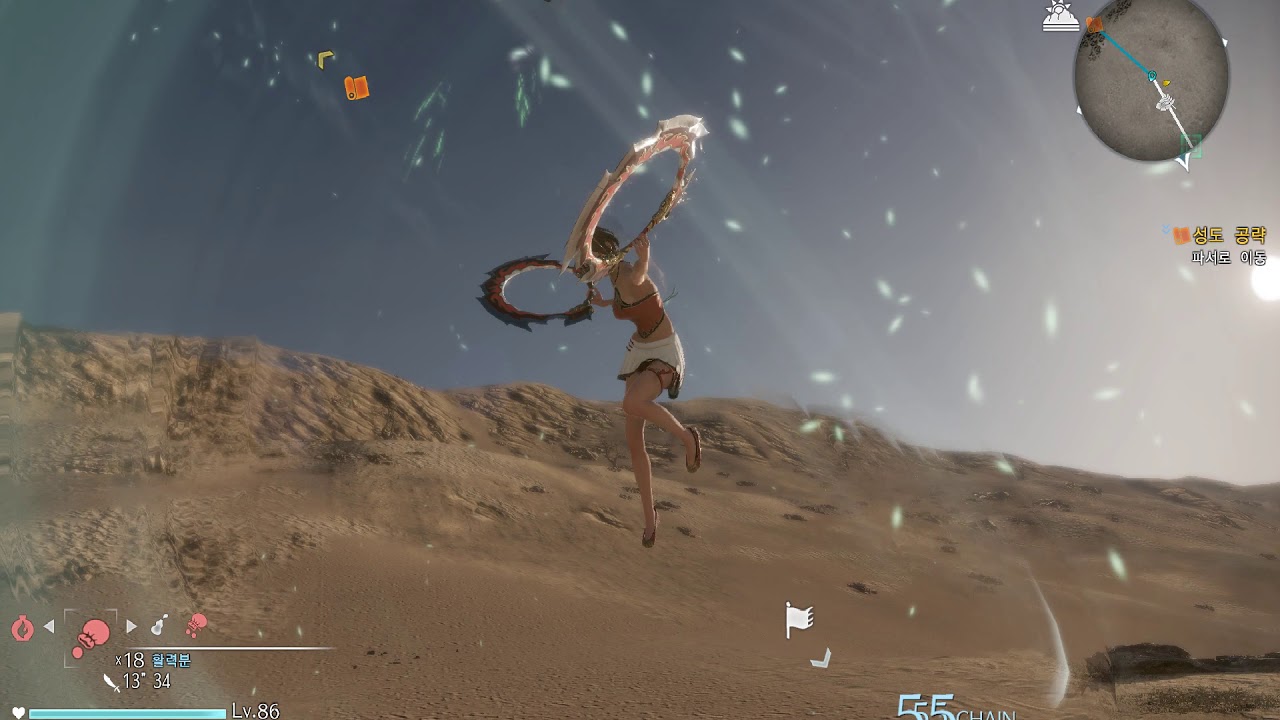Select the fire flask item icon in the HUD

pos(22,626)
